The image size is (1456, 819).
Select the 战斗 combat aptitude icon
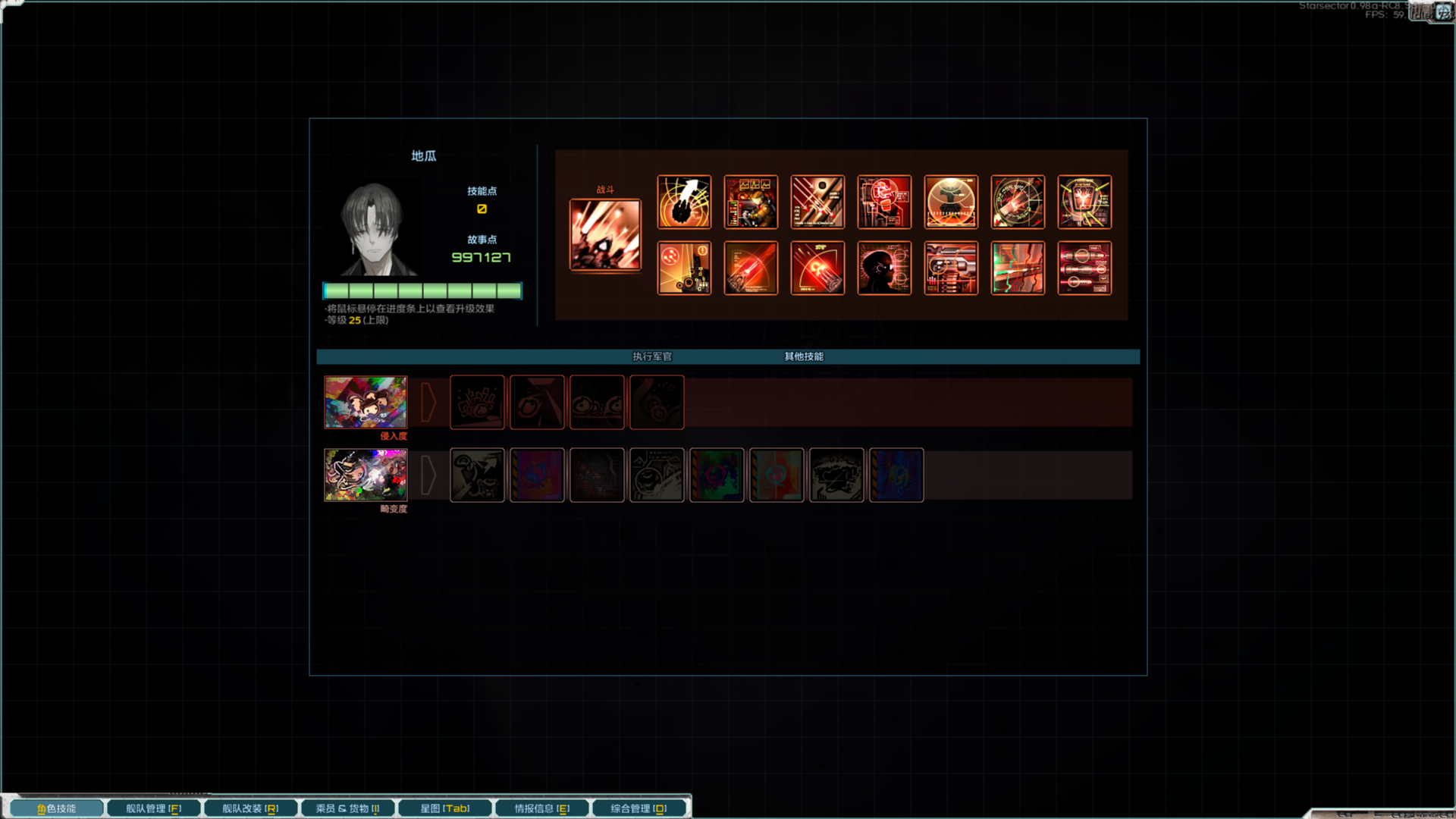tap(607, 234)
